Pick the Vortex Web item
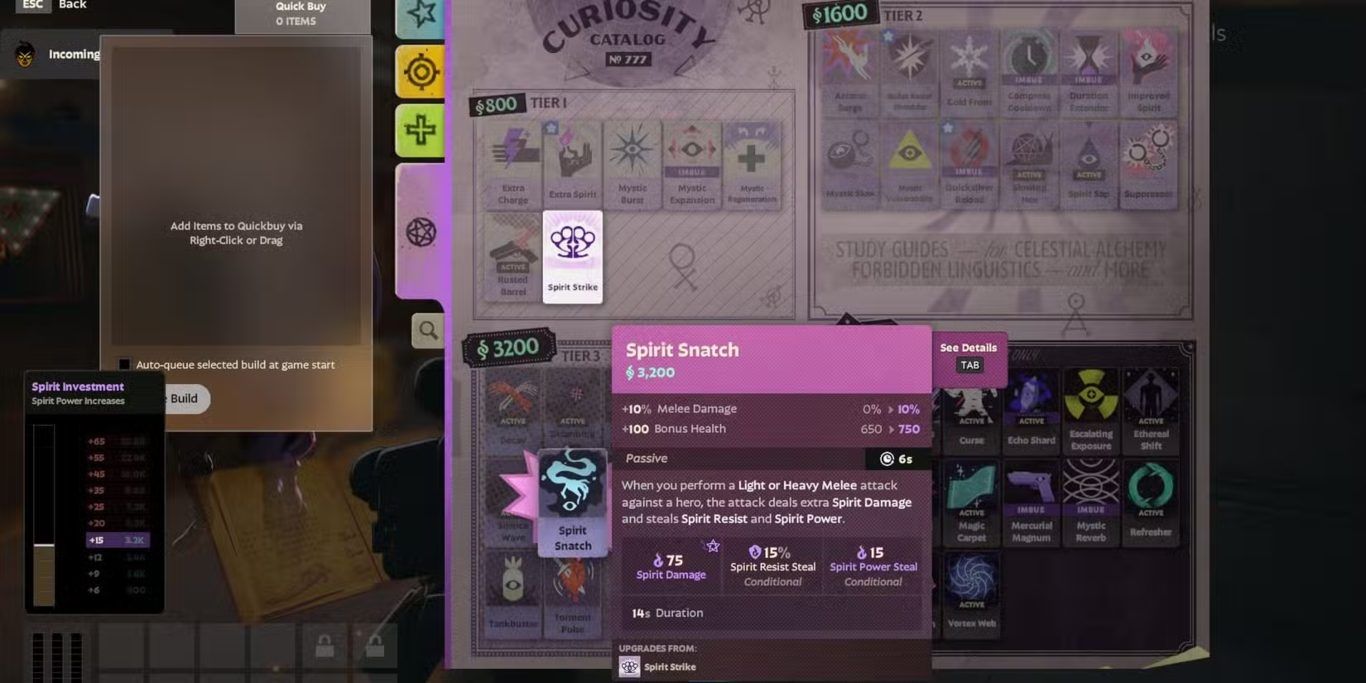 971,590
